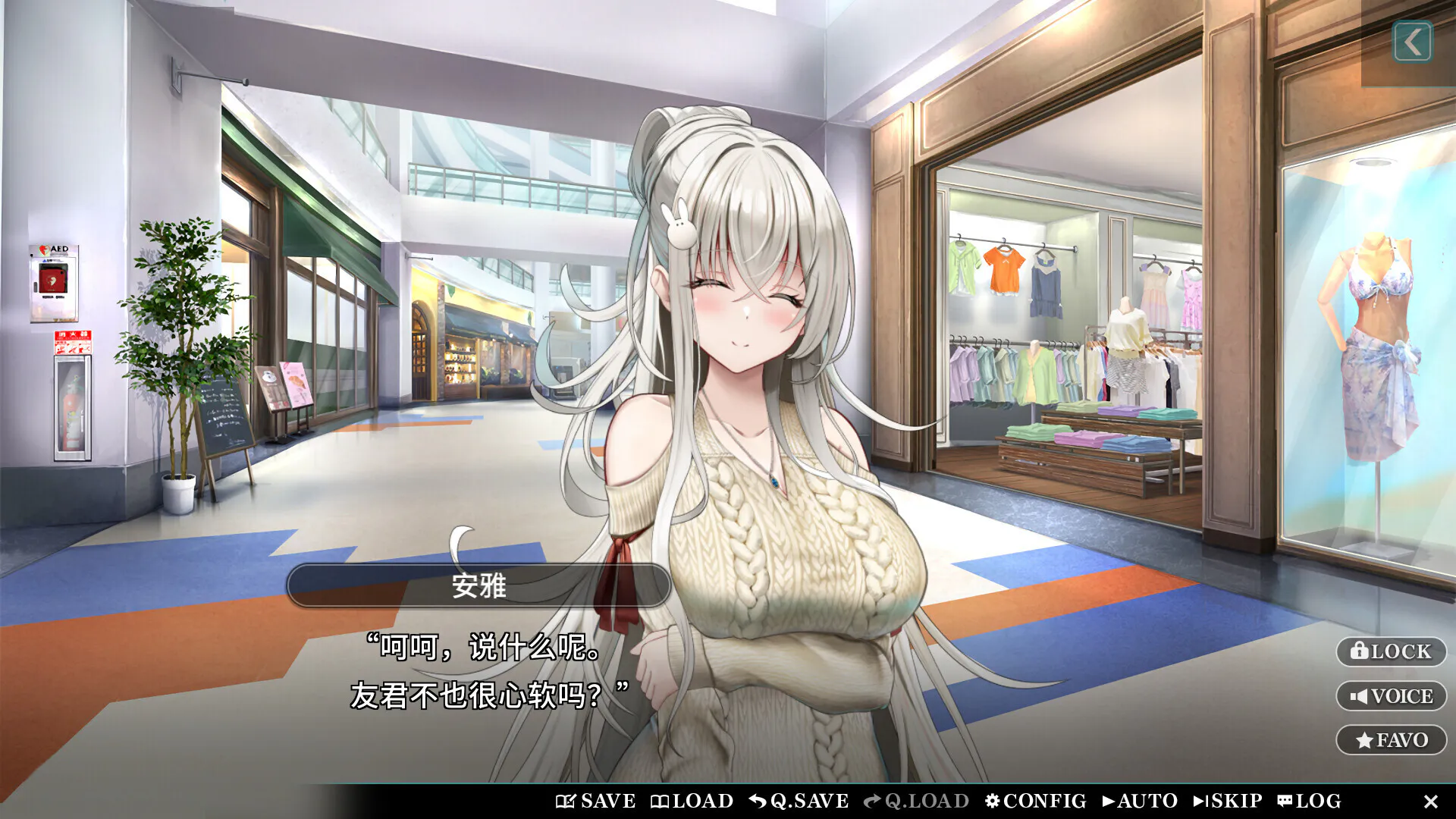This screenshot has height=819, width=1456.
Task: Enable AUTO text advance
Action: coord(1140,801)
